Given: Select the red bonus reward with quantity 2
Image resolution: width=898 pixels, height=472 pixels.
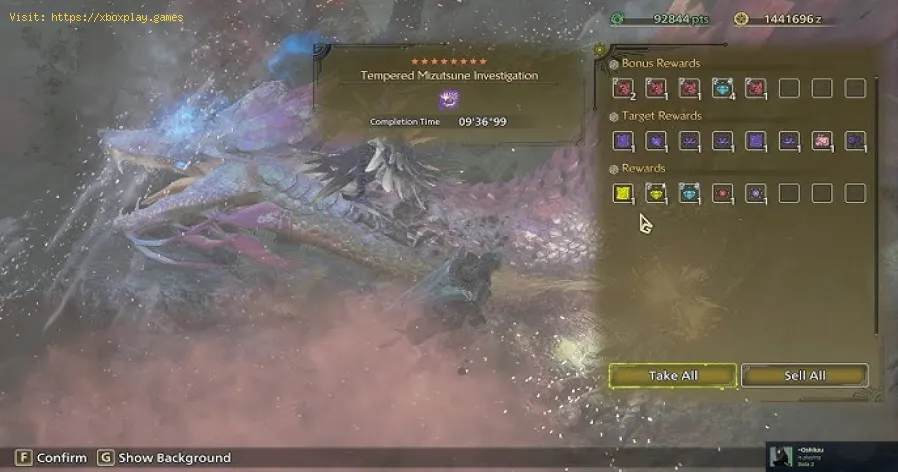Looking at the screenshot, I should pos(622,89).
